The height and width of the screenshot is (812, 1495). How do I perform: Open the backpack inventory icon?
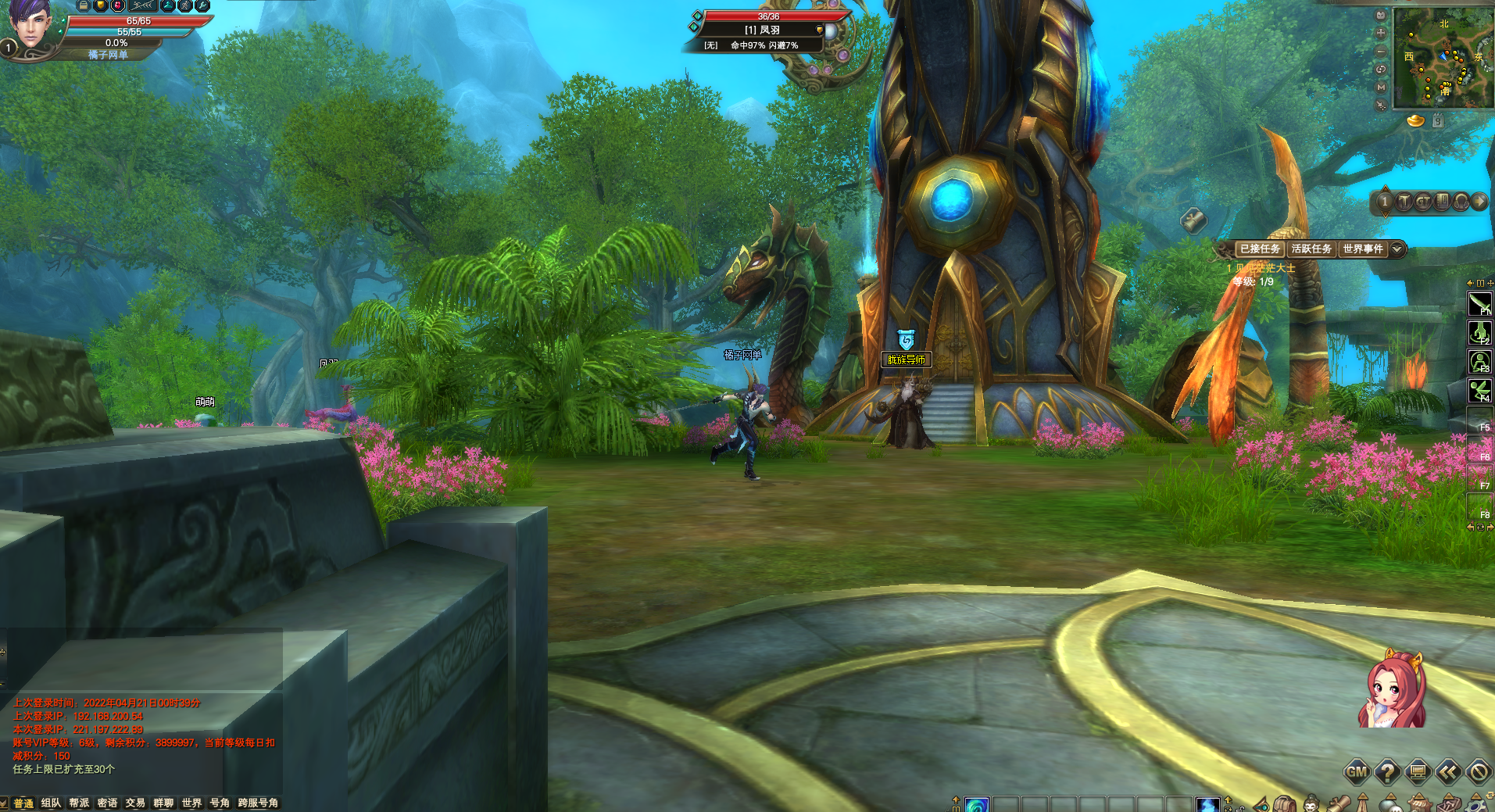click(x=1285, y=804)
